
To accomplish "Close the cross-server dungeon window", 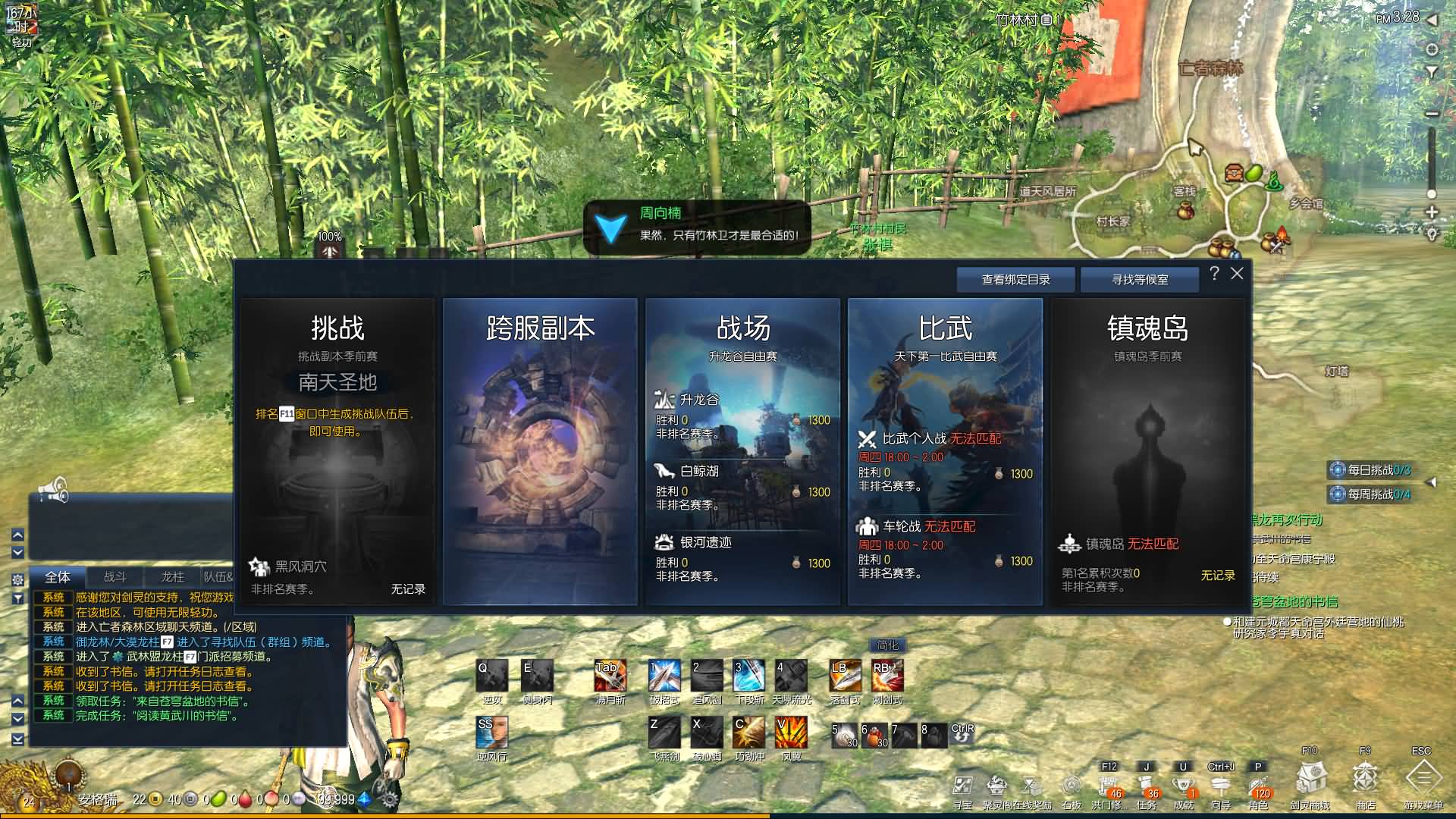I will pos(1237,274).
